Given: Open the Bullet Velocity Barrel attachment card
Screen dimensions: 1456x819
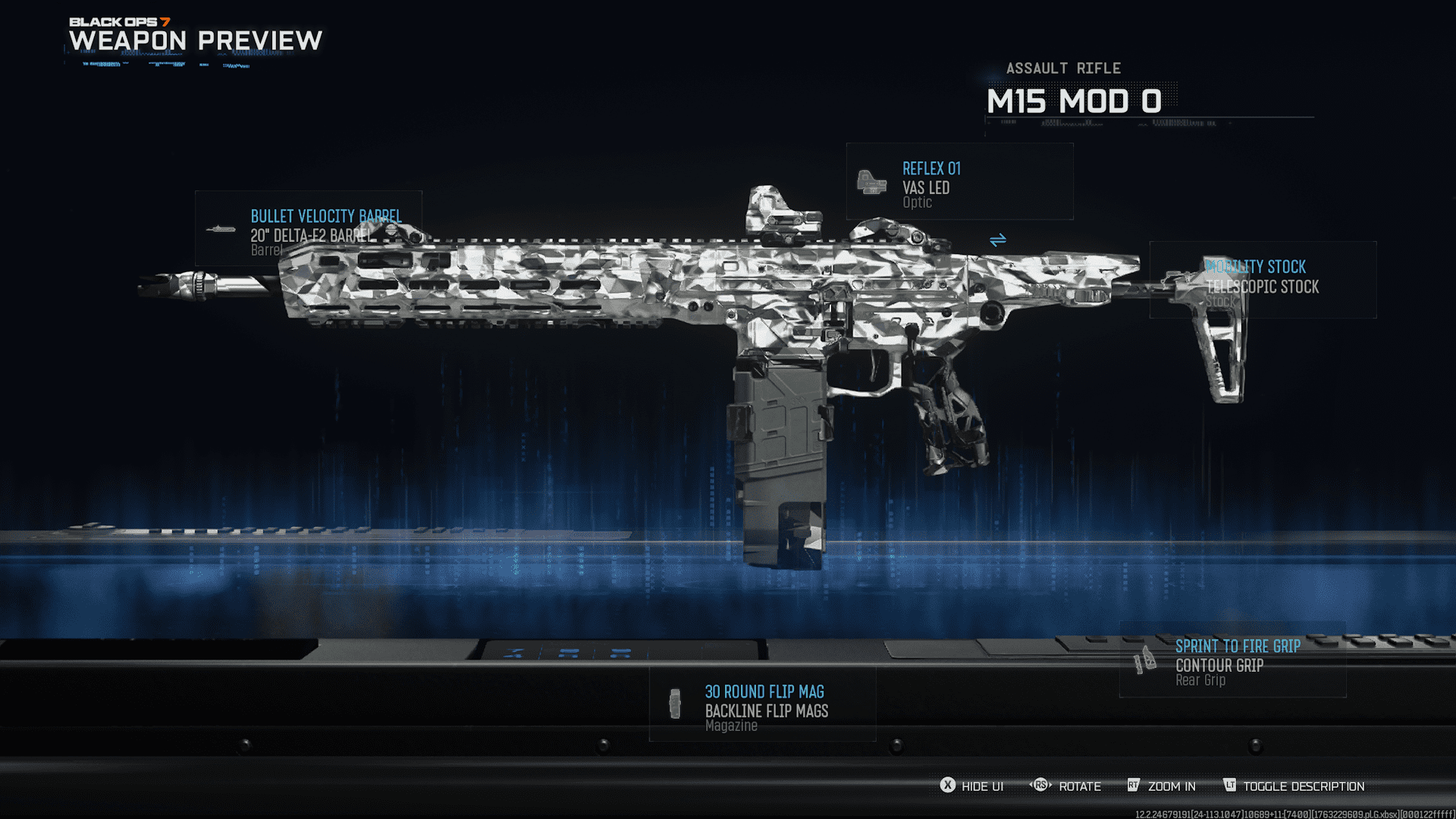Looking at the screenshot, I should [308, 229].
